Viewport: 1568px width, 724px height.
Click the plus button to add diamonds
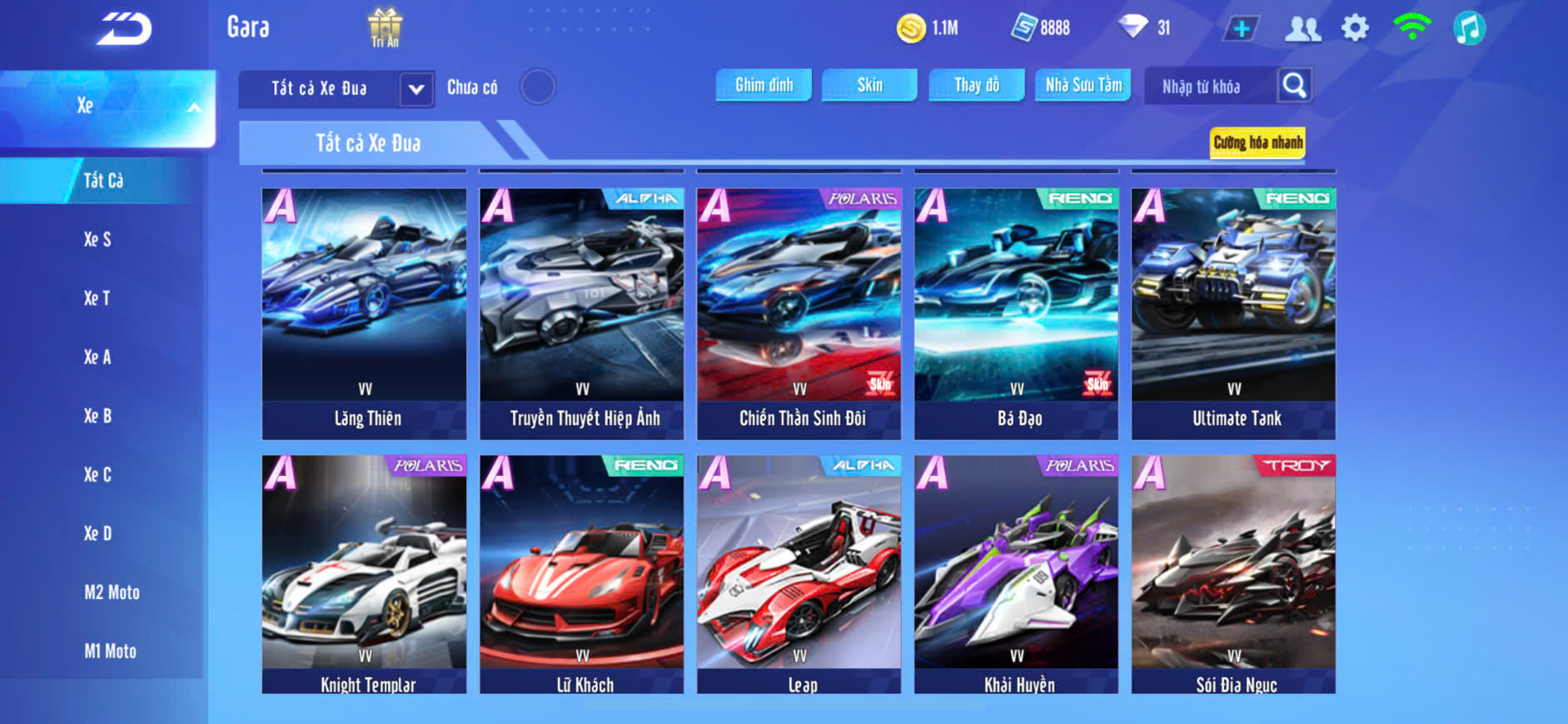[x=1241, y=29]
